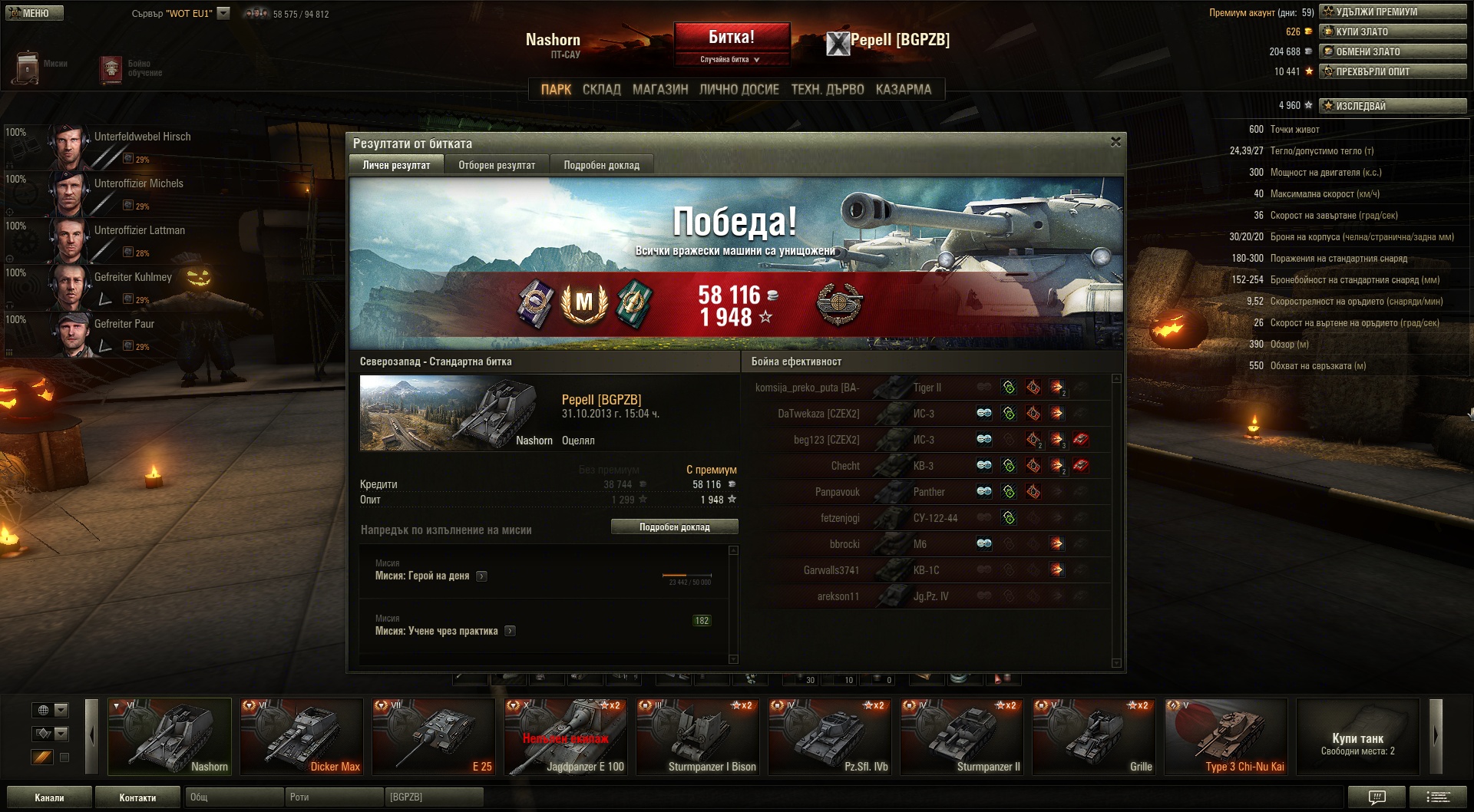Screen dimensions: 1474x812
Task: Select the ИЗСЛЕДВАЙ button
Action: 1393,106
